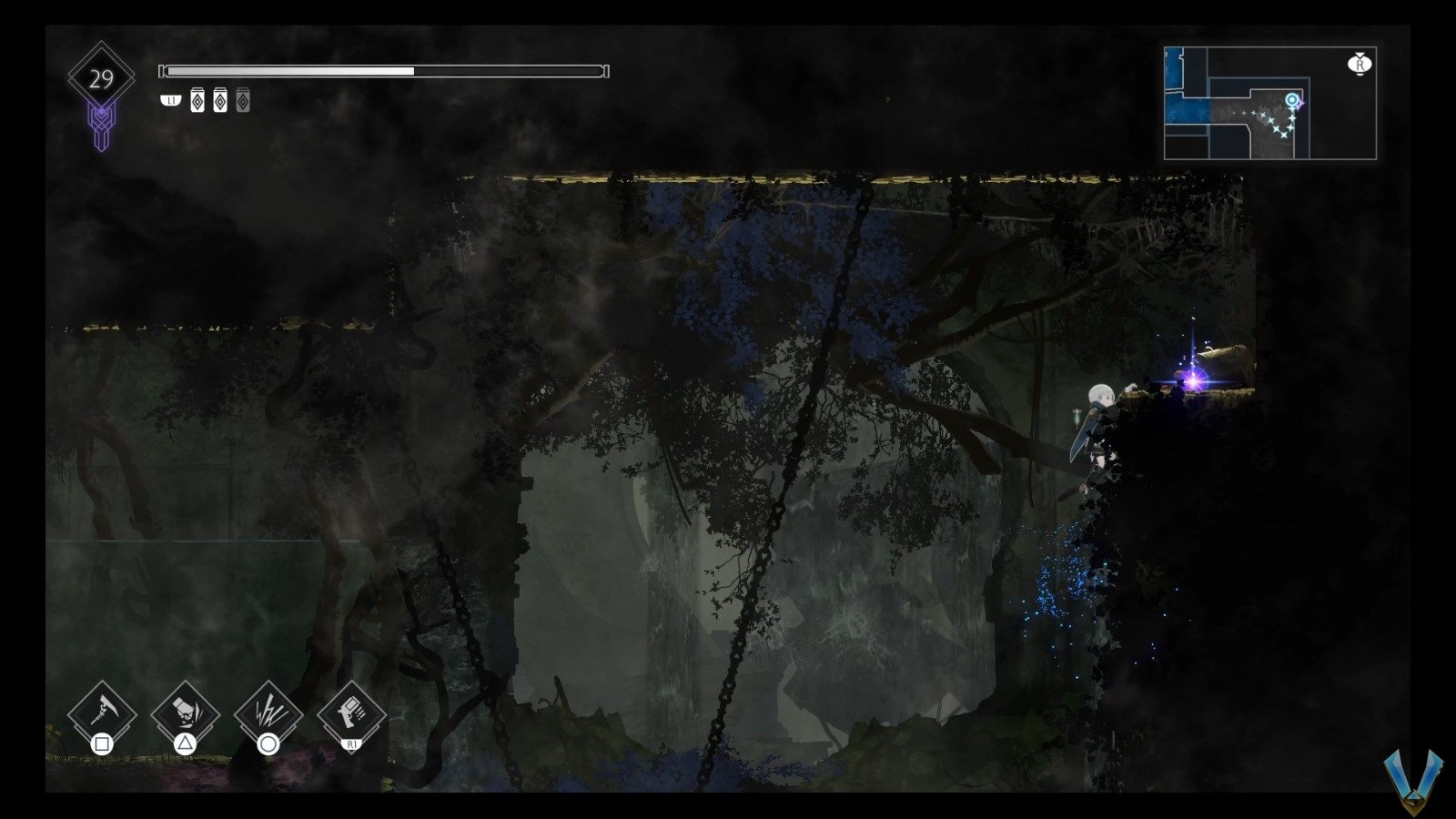Screen dimensions: 1456x819
Task: Click the R button icon on the minimap
Action: tap(1360, 65)
